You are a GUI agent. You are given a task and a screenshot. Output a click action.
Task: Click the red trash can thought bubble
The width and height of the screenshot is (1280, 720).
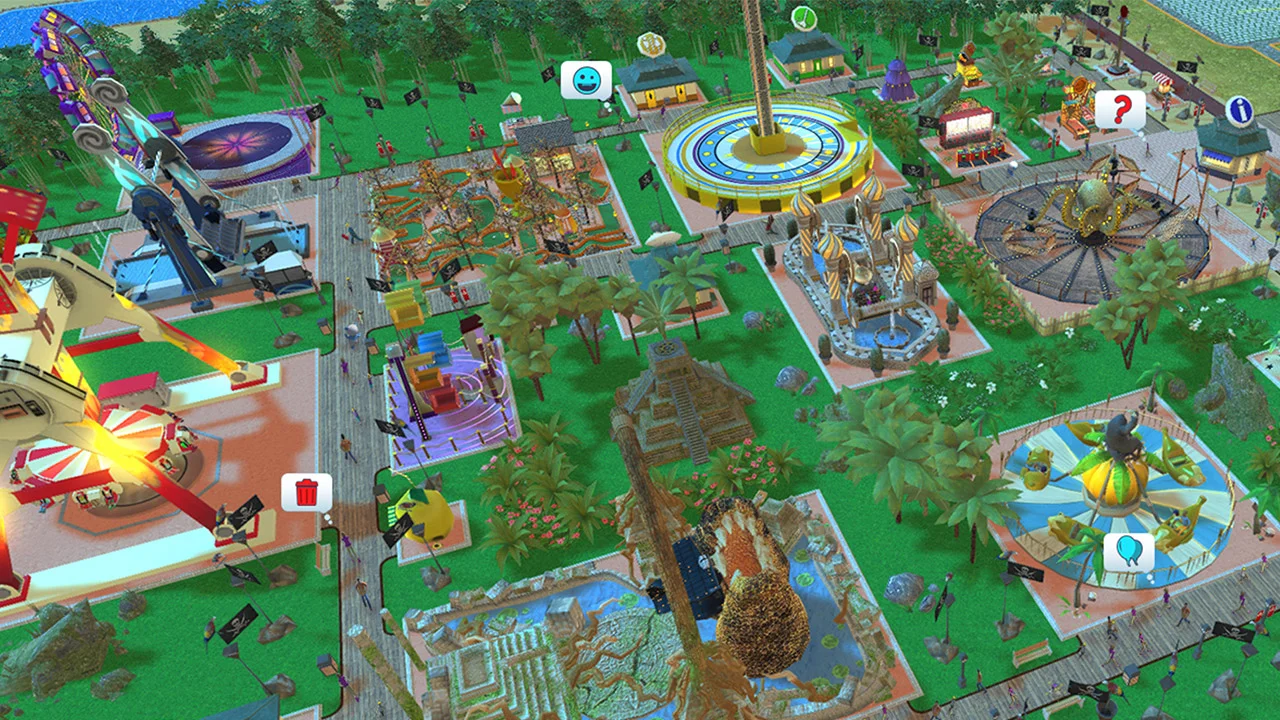[x=306, y=493]
